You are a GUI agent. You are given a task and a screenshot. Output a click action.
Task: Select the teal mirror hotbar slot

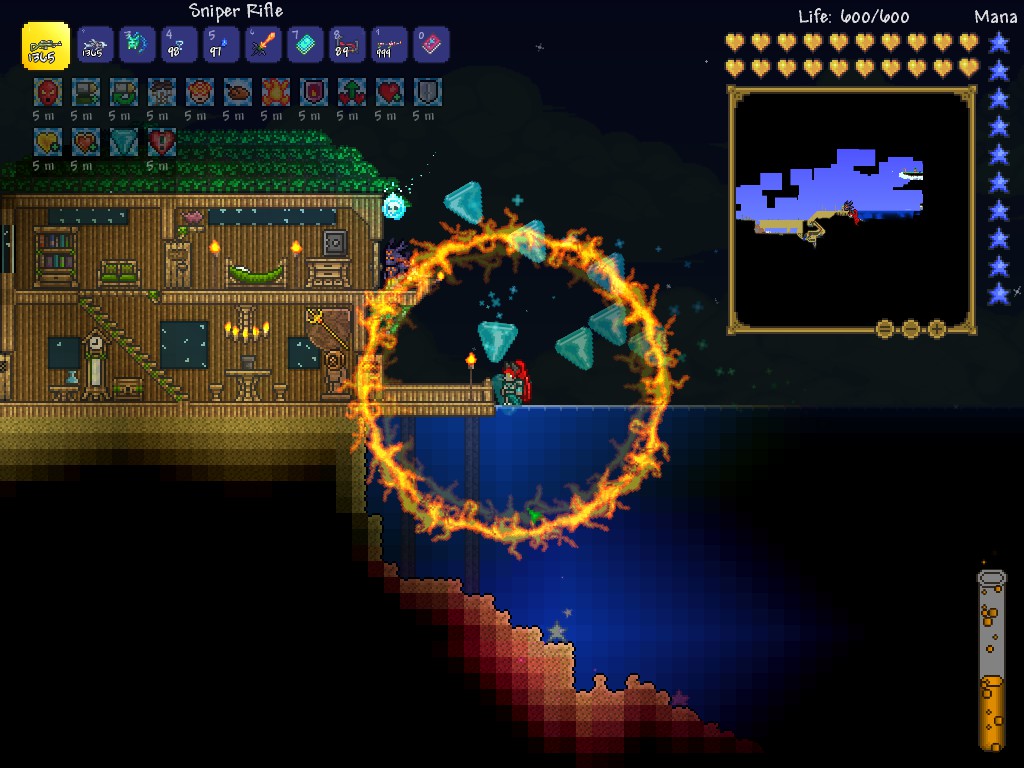(305, 45)
